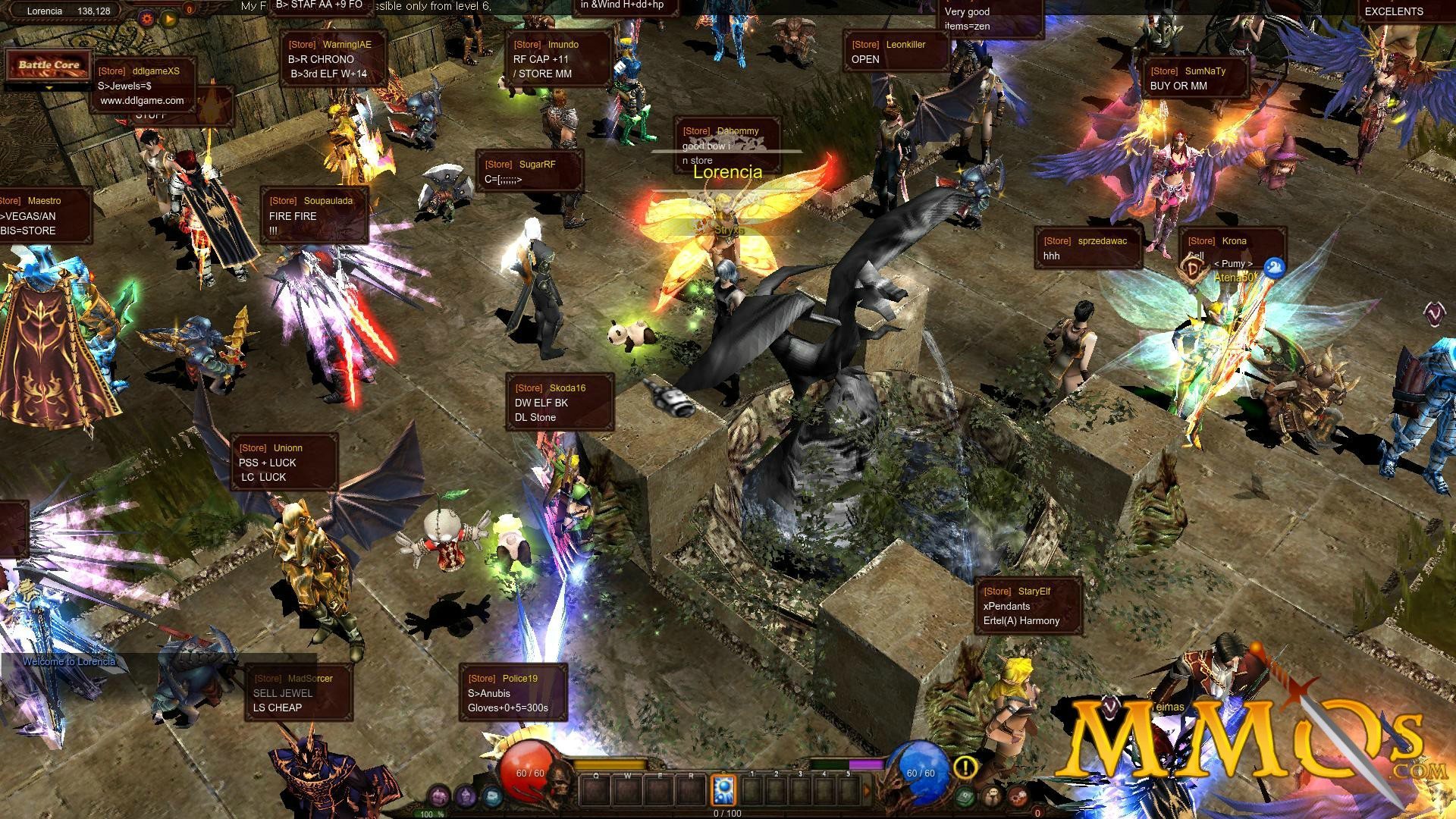The width and height of the screenshot is (1456, 819).
Task: Click the orange arrow right of the hotbar
Action: coord(867,791)
